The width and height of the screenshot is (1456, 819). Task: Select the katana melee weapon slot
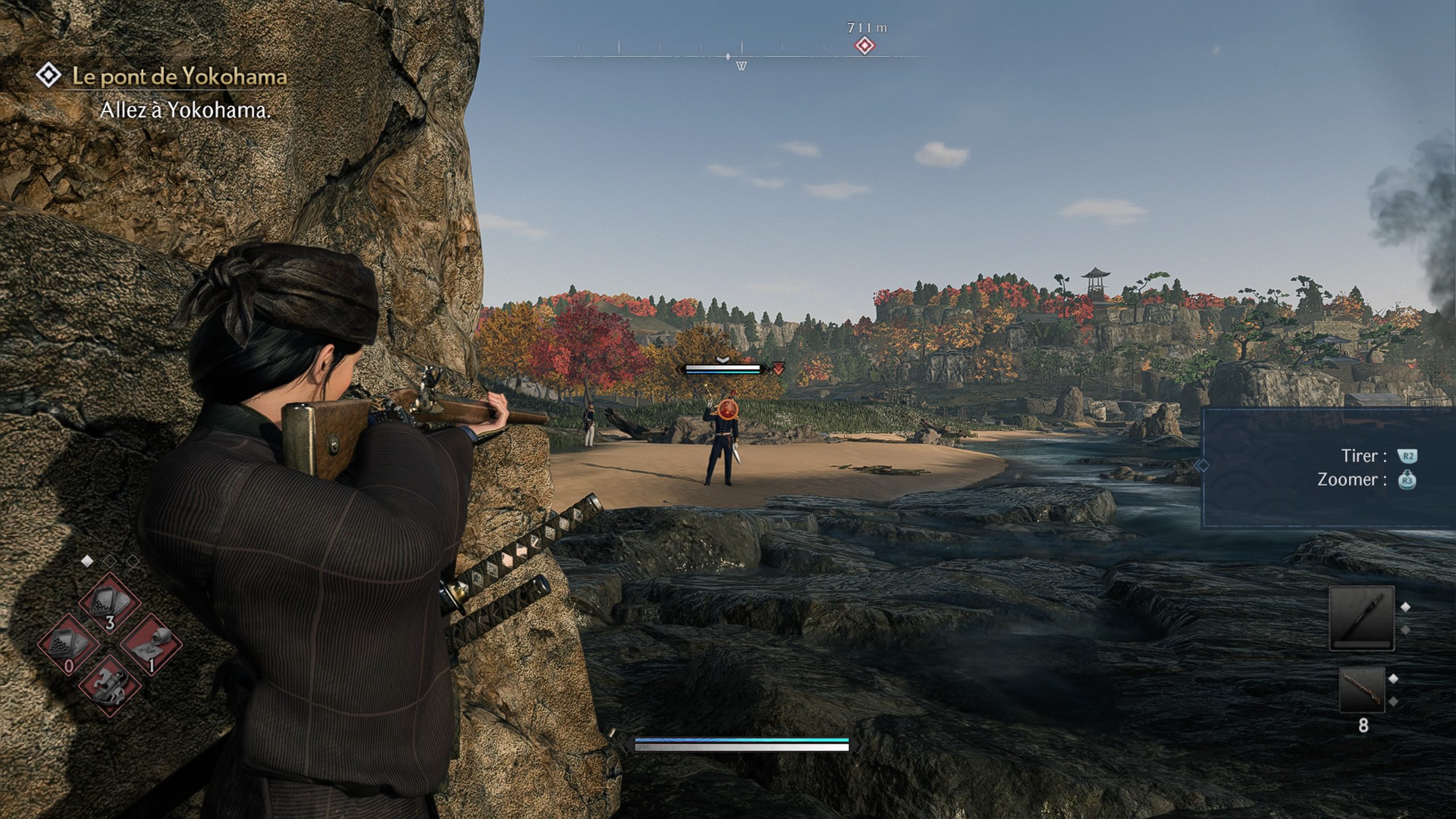(1362, 618)
